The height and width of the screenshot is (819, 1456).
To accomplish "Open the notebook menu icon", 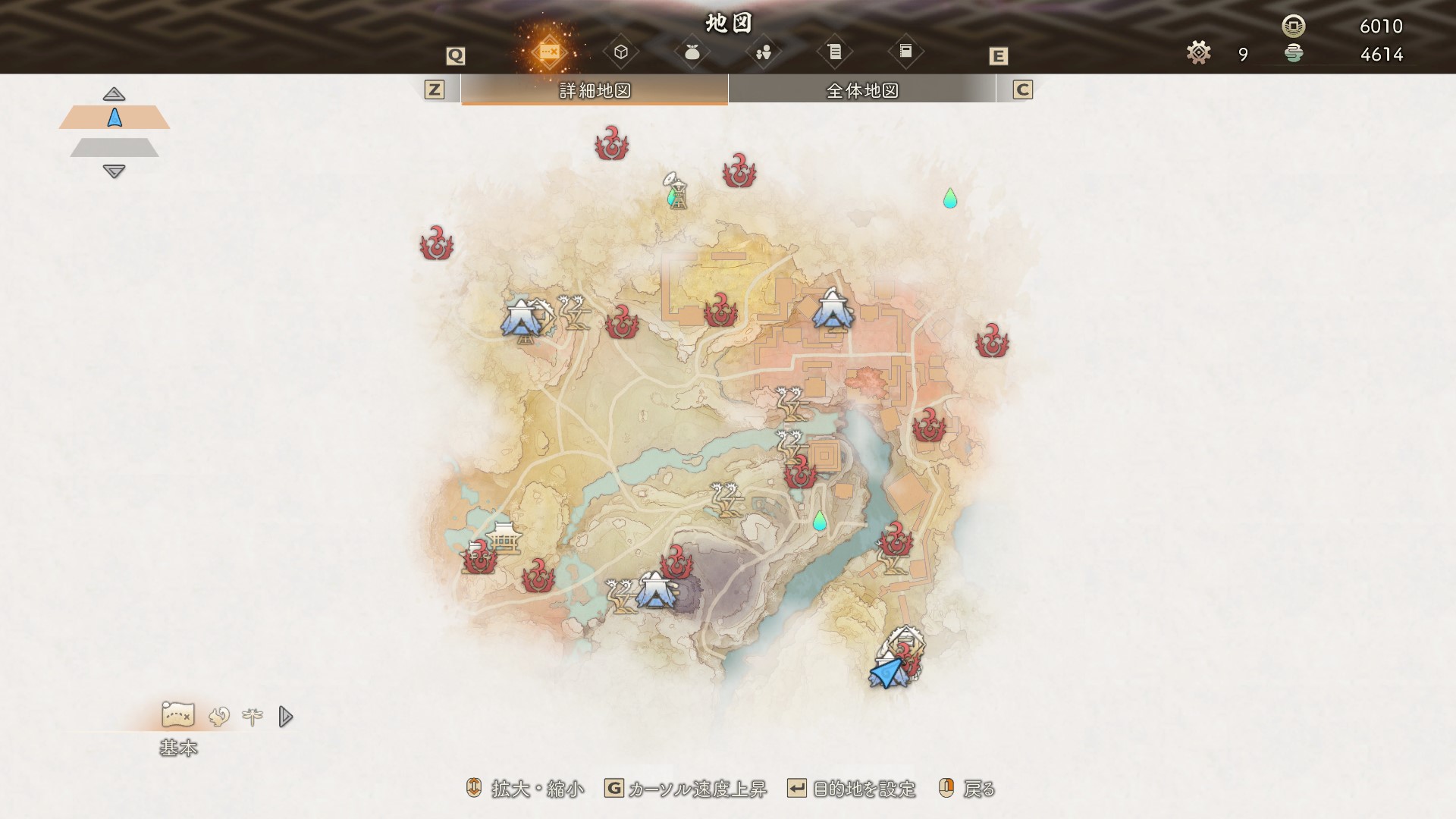I will coord(905,52).
